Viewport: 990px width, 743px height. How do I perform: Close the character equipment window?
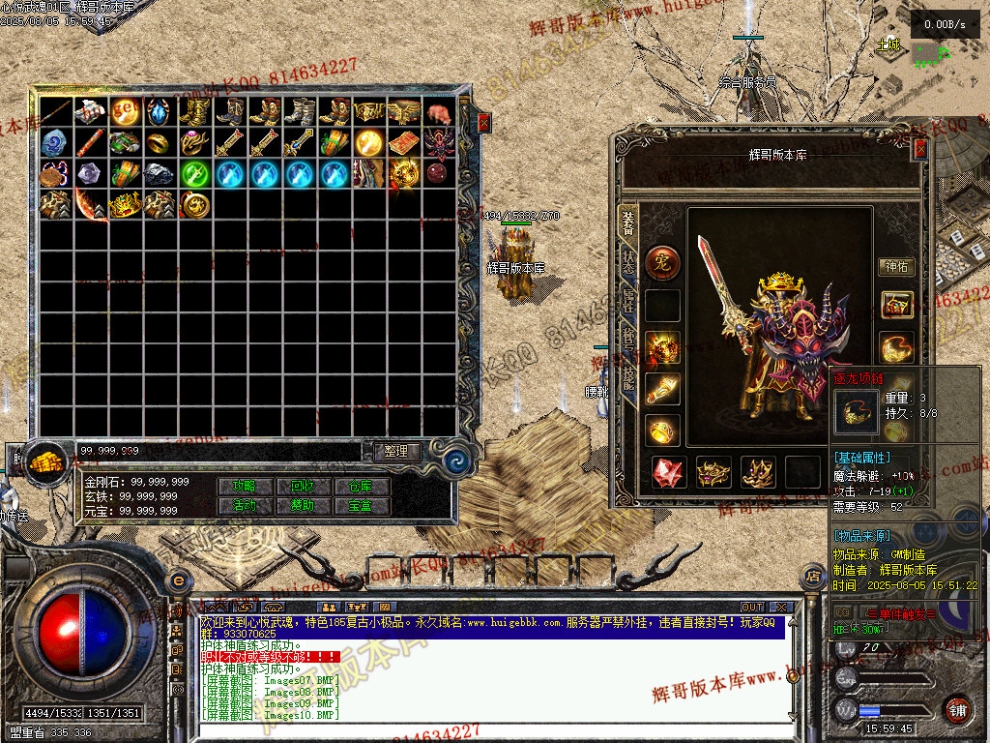coord(920,149)
